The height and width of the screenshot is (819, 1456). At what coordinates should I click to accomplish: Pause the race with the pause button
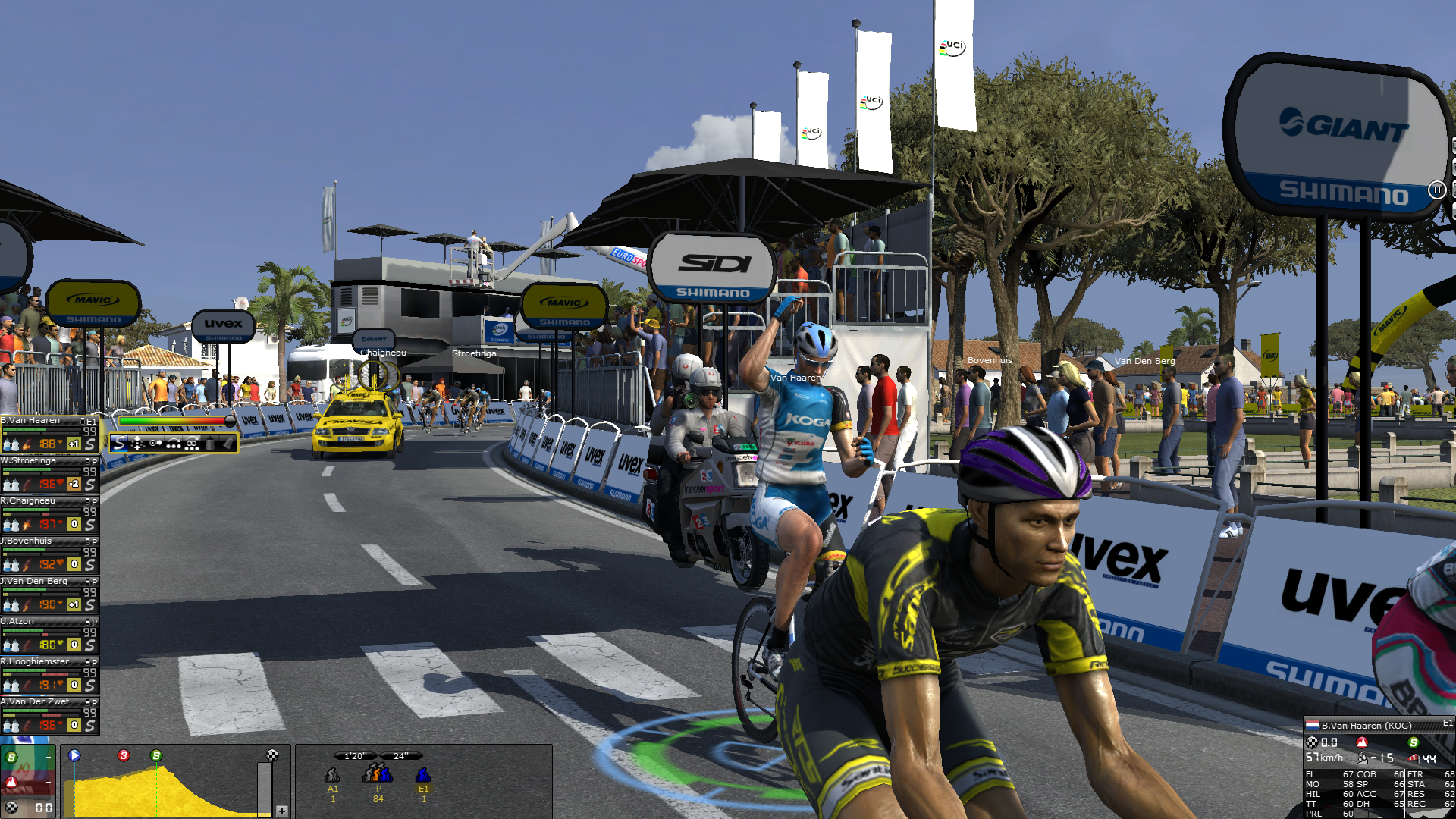pyautogui.click(x=1436, y=190)
